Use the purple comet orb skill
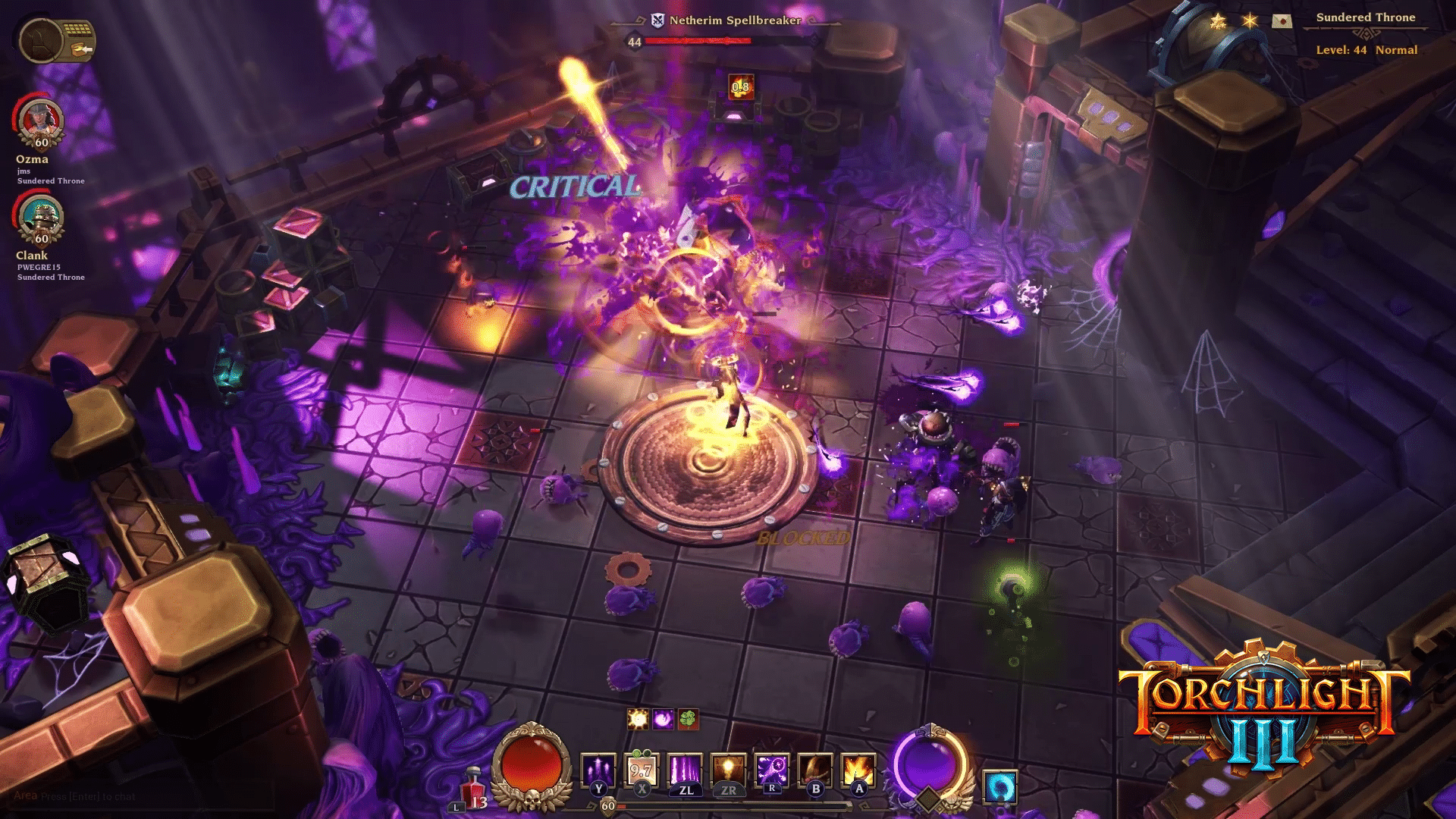The width and height of the screenshot is (1456, 819). [771, 770]
